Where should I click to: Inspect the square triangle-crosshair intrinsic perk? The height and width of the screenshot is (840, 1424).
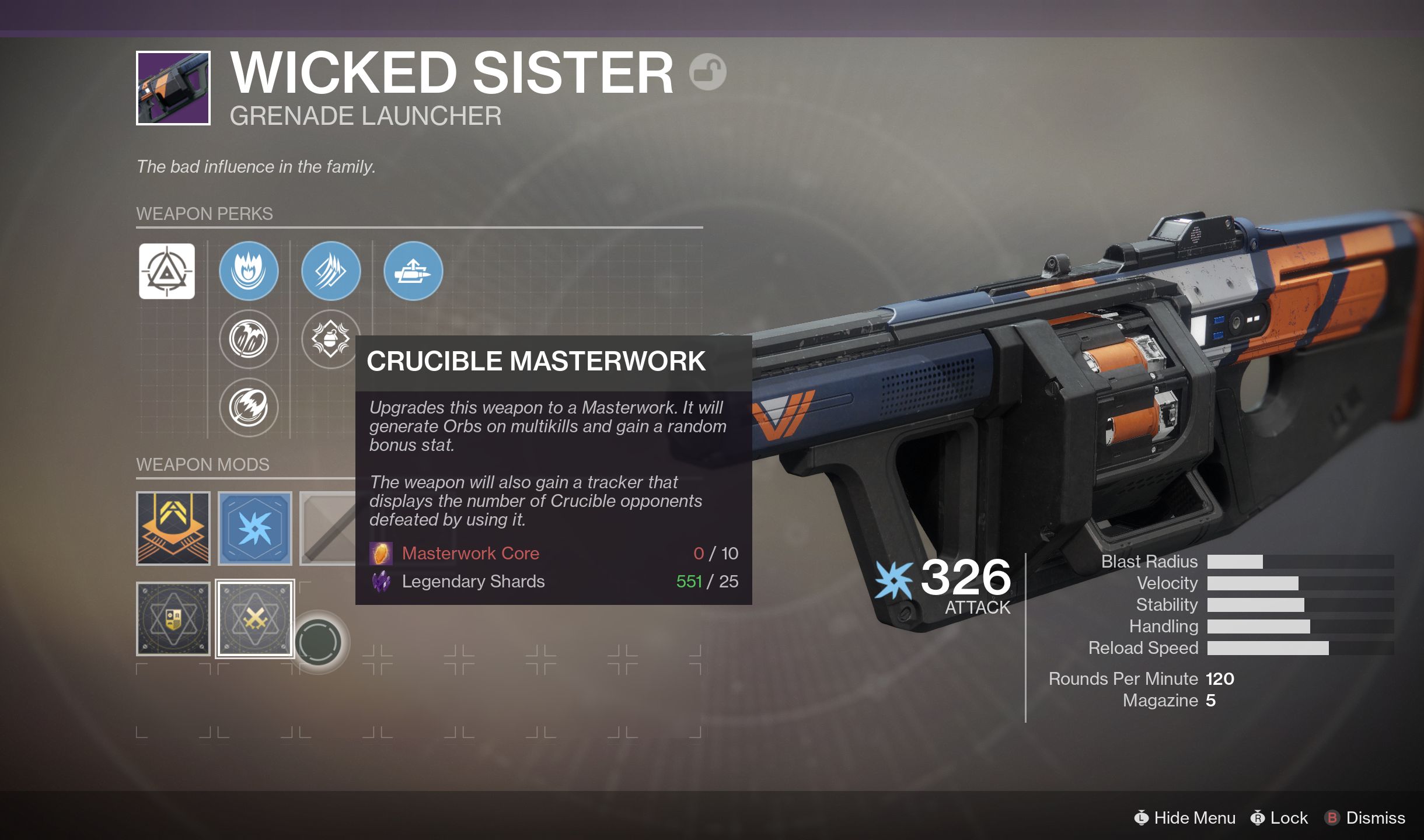[167, 271]
